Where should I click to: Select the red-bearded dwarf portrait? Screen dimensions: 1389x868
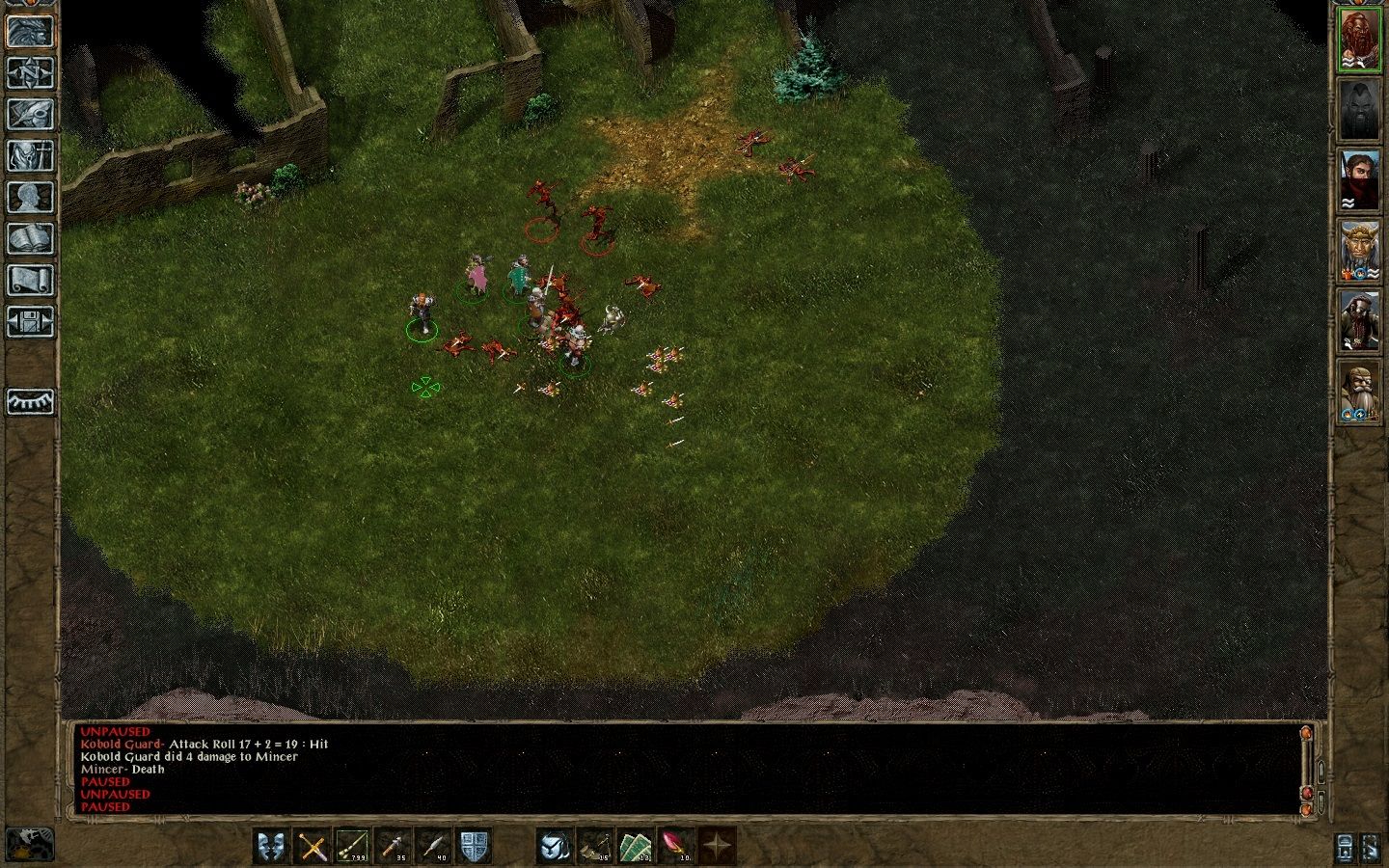point(1359,39)
